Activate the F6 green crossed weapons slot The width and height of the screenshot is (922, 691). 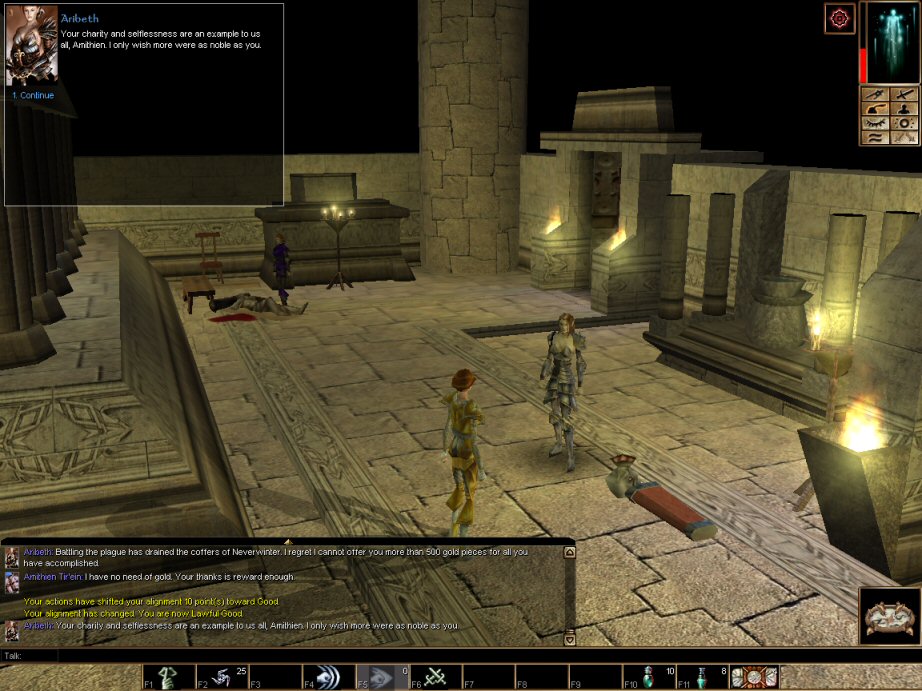point(436,677)
